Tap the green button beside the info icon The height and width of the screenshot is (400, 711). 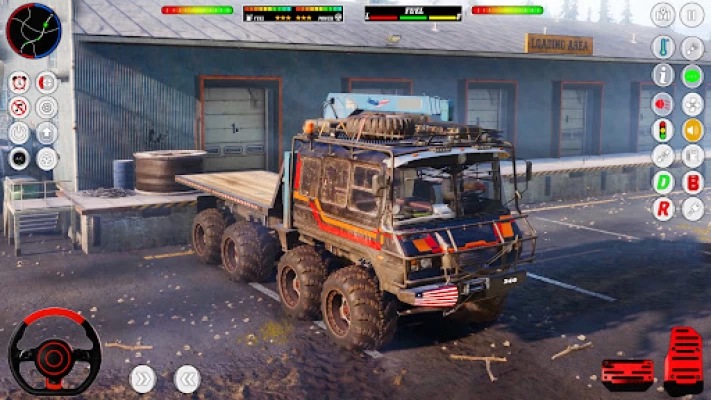tap(692, 75)
